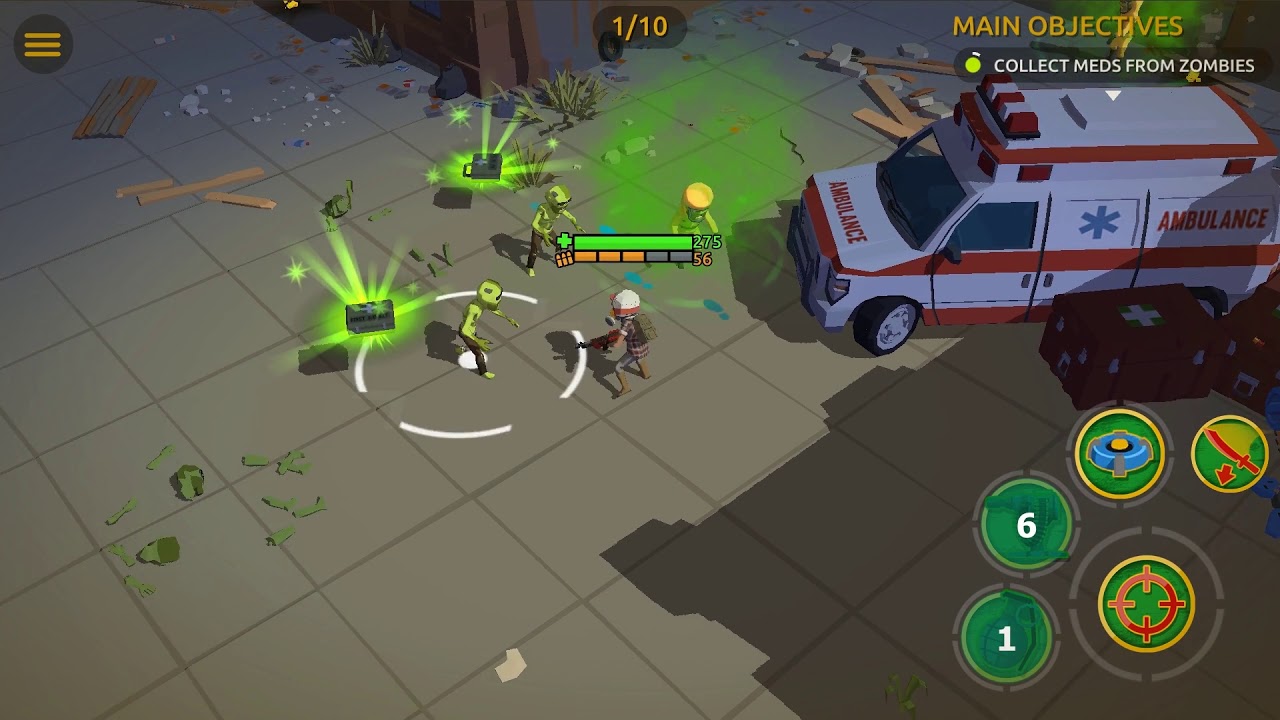Viewport: 1280px width, 720px height.
Task: Use the green ability with count 6
Action: (1026, 524)
